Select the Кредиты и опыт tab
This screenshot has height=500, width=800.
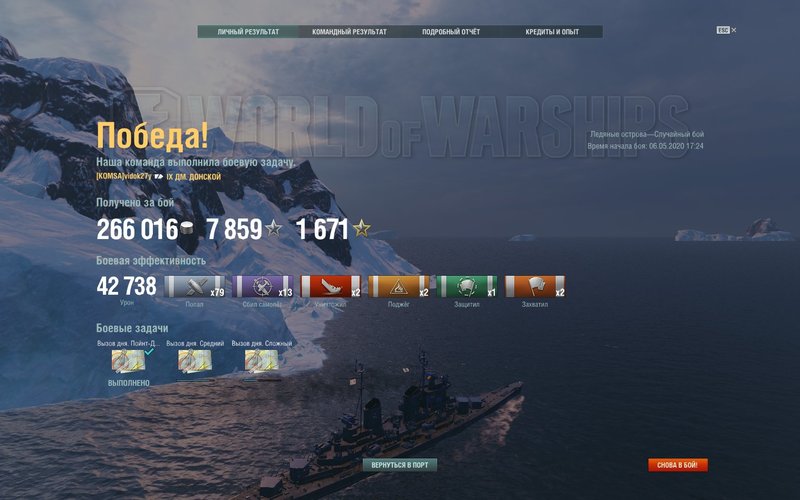click(x=552, y=32)
